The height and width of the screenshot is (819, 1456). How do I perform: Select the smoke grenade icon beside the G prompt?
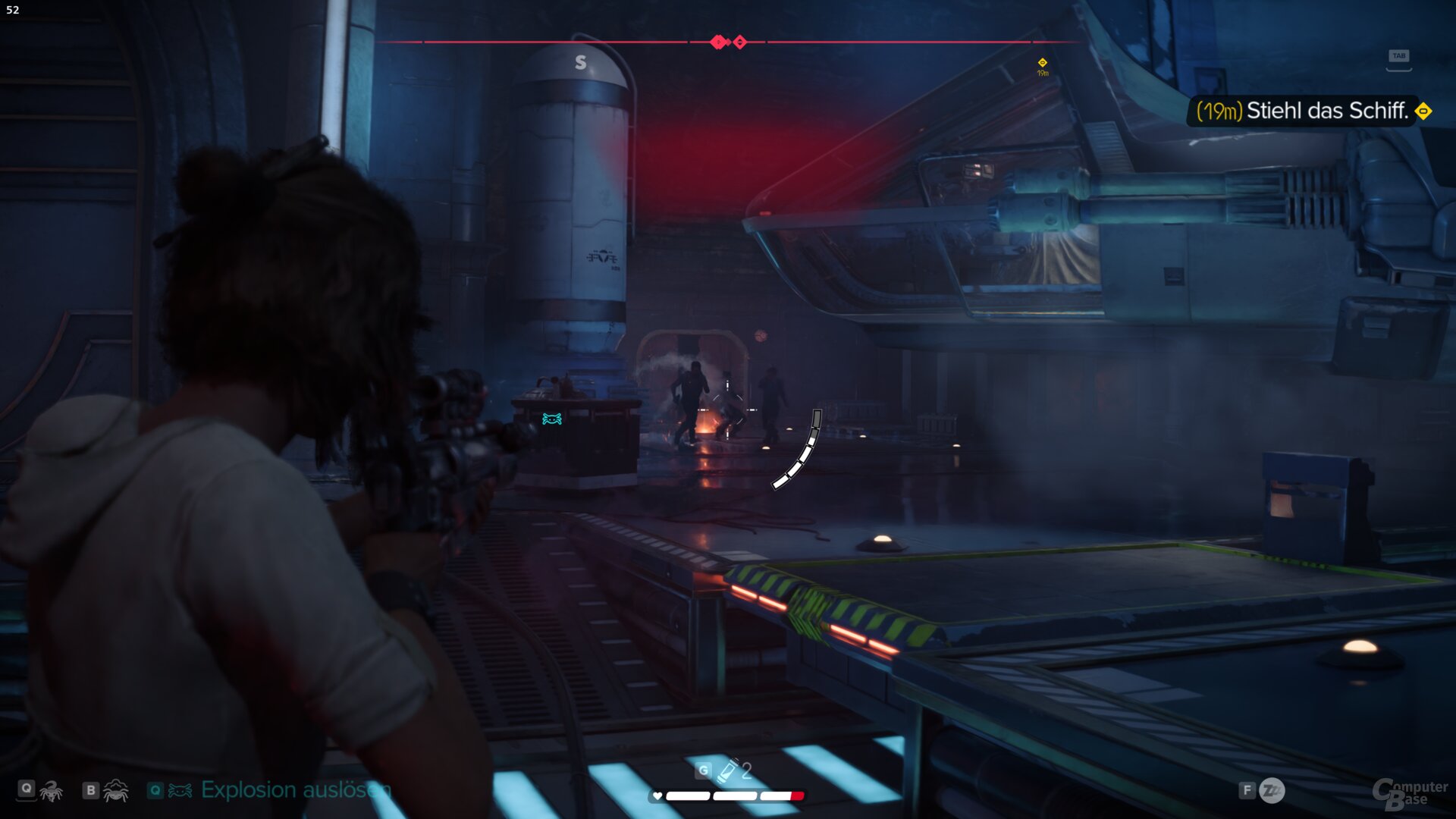click(727, 769)
